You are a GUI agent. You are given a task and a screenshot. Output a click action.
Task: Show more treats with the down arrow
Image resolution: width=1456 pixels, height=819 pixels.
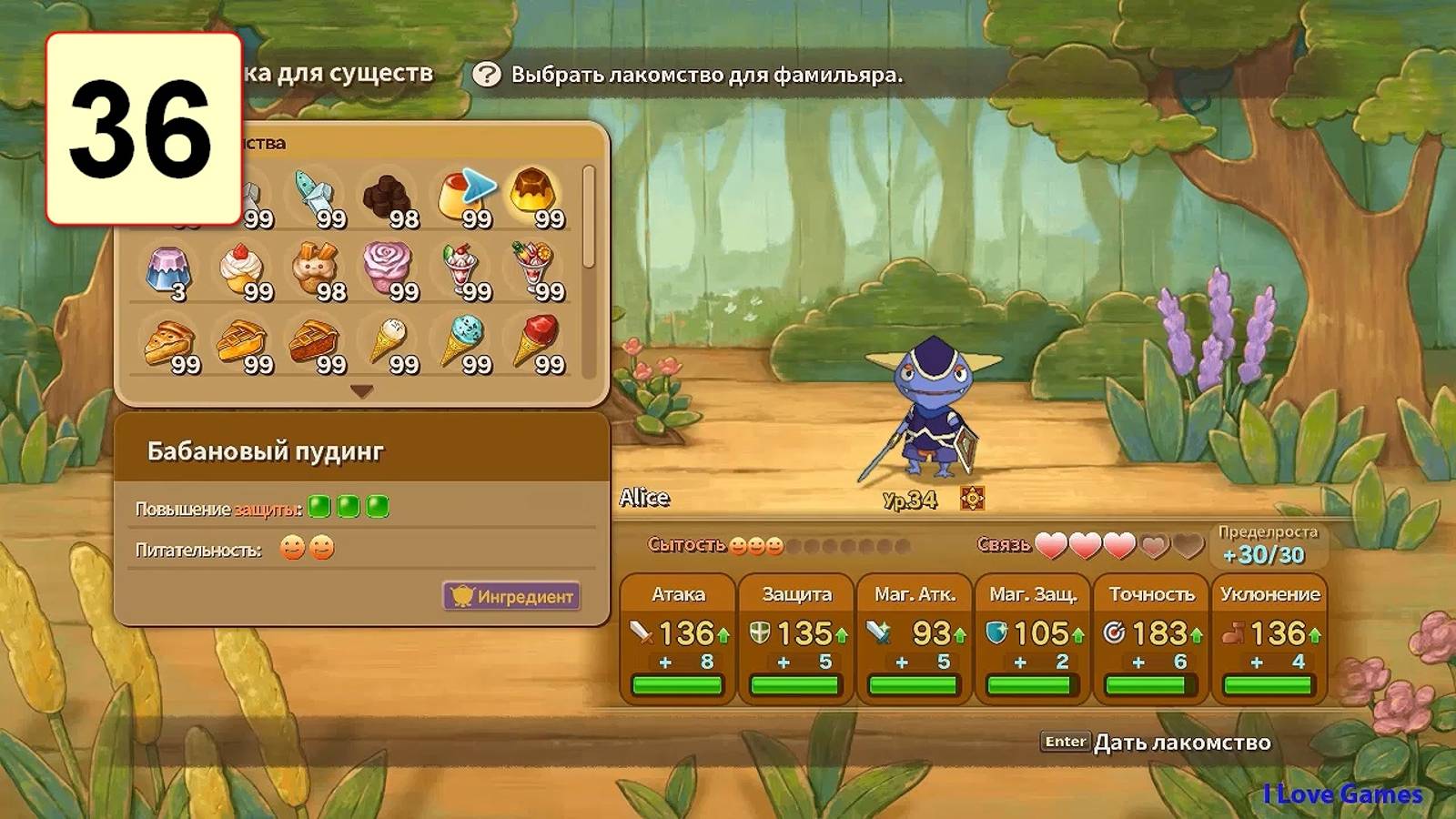[361, 391]
